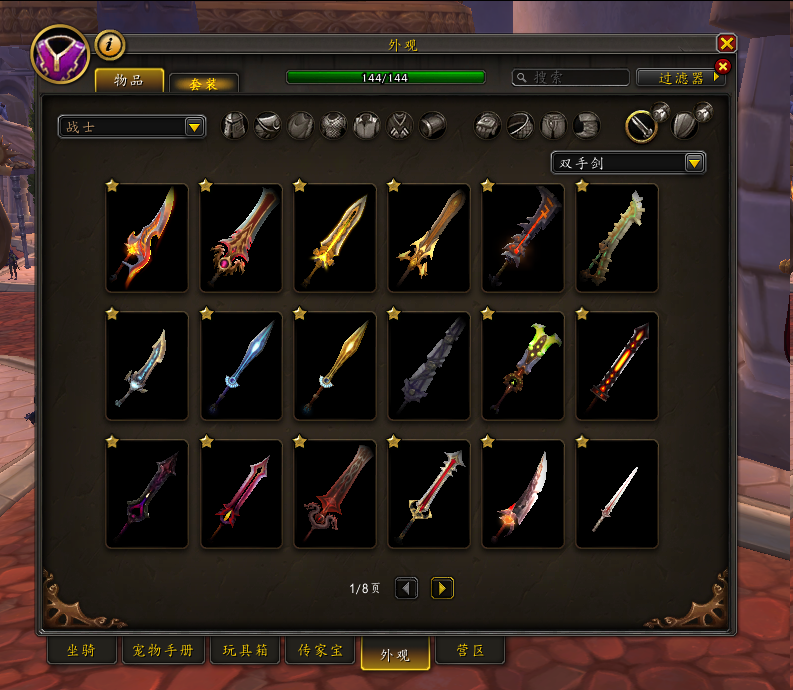Select the gloves slot icon
Screen dimensions: 793x690
(x=488, y=125)
